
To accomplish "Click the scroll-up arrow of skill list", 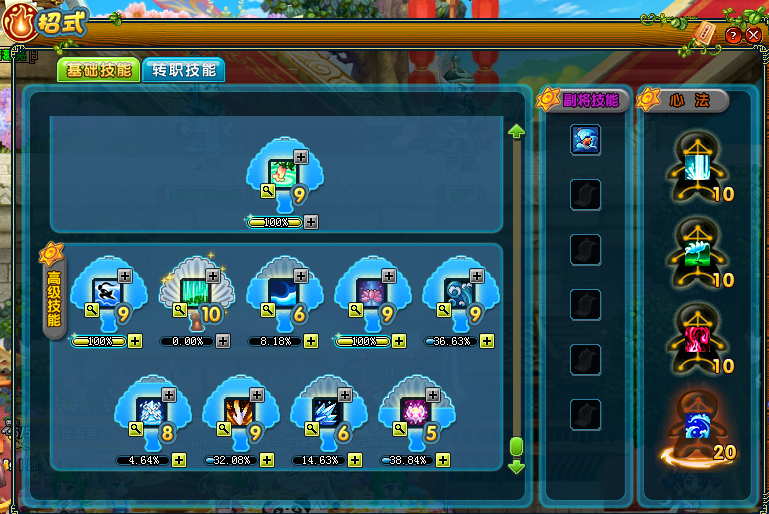I will coord(516,131).
